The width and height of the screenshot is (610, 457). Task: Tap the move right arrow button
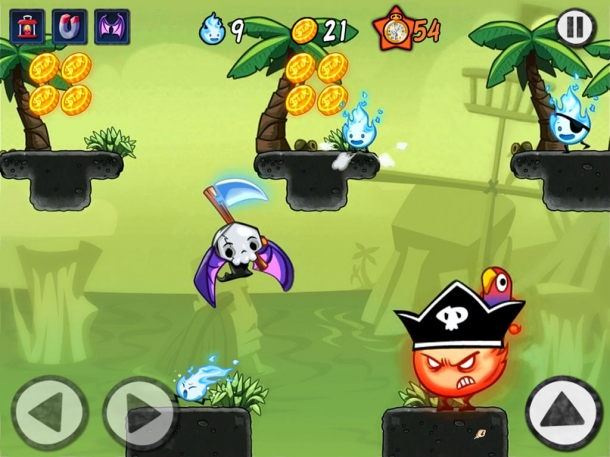tap(138, 411)
